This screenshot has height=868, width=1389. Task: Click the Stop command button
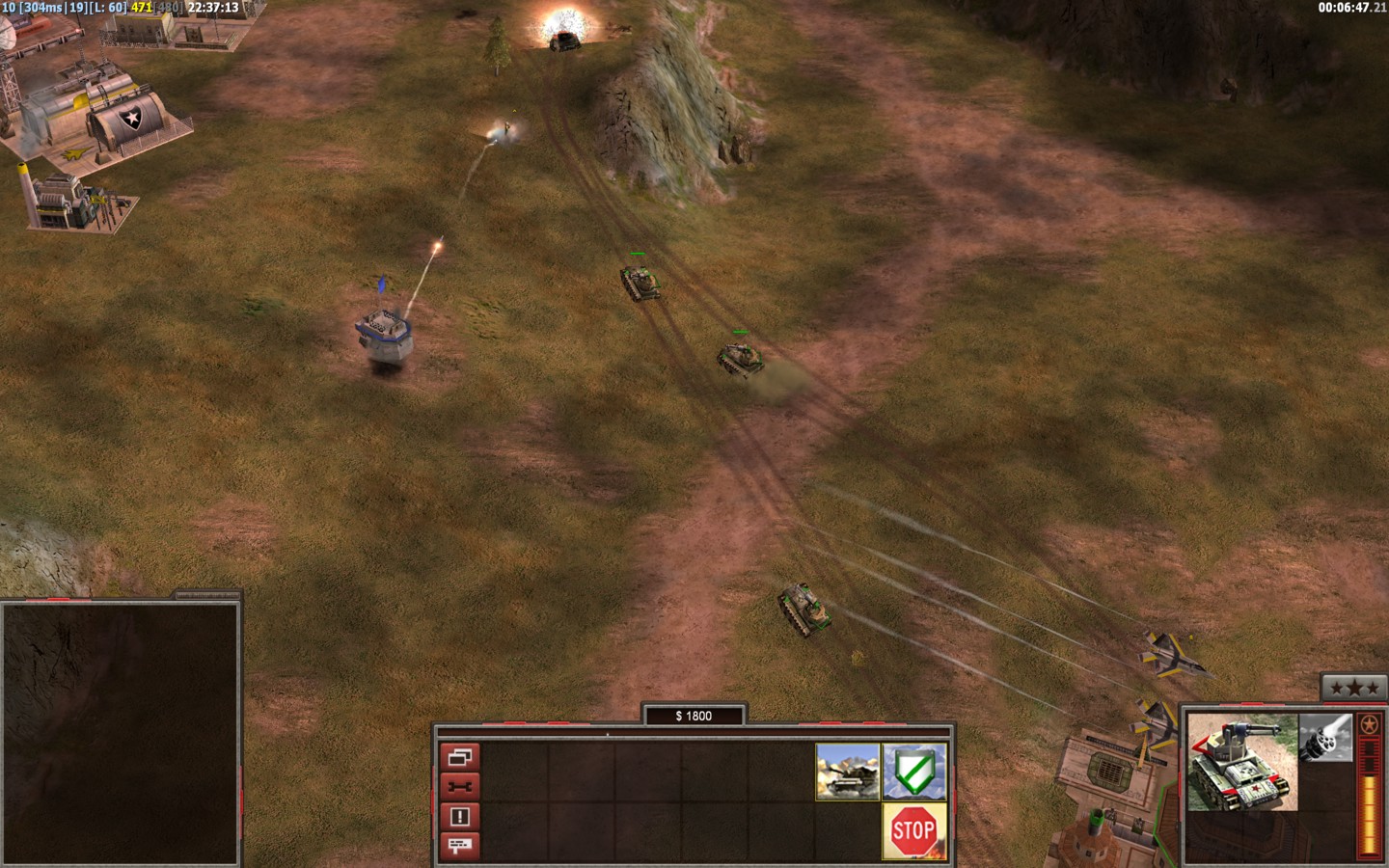tap(912, 830)
